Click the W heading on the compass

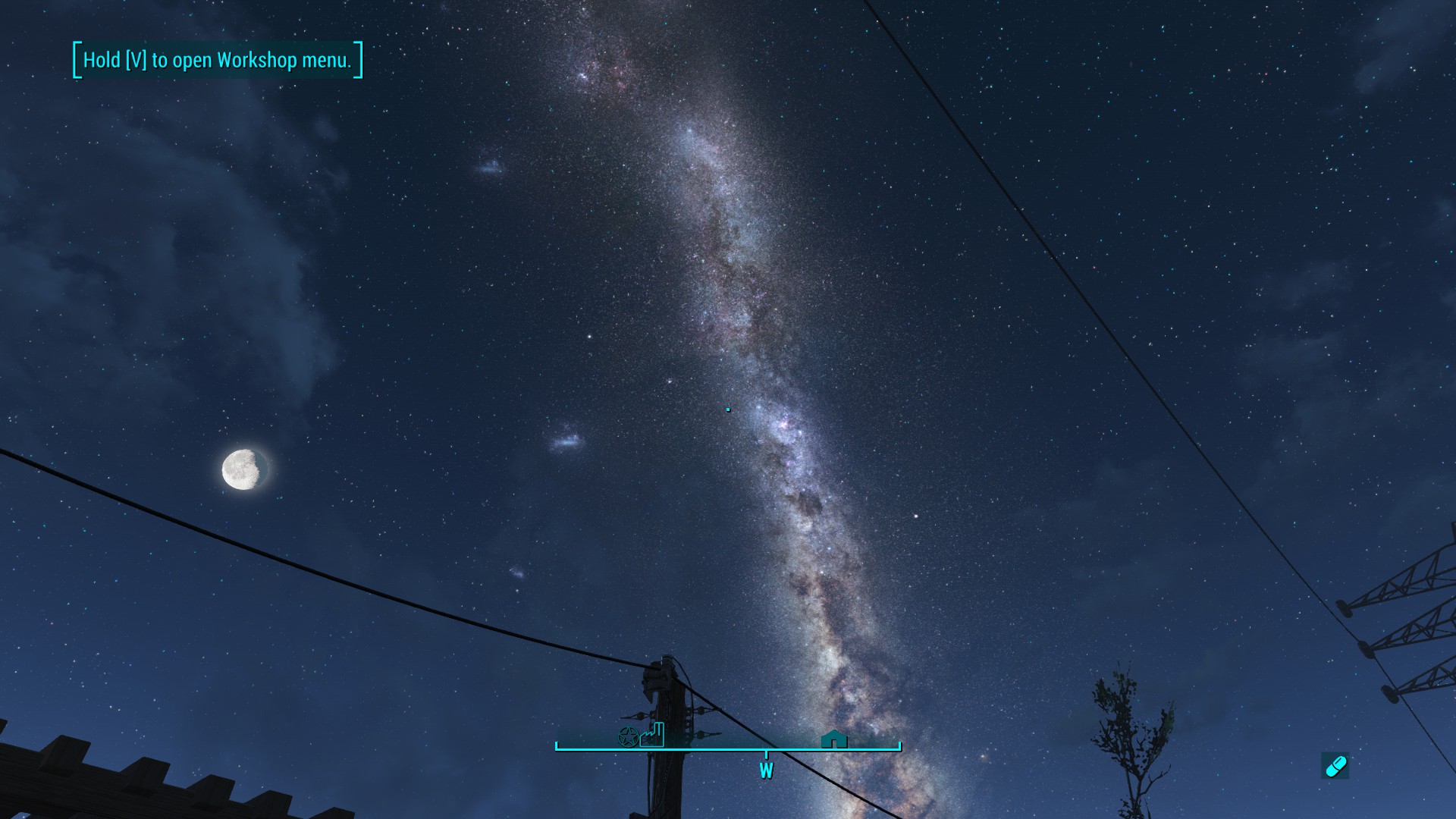coord(766,771)
